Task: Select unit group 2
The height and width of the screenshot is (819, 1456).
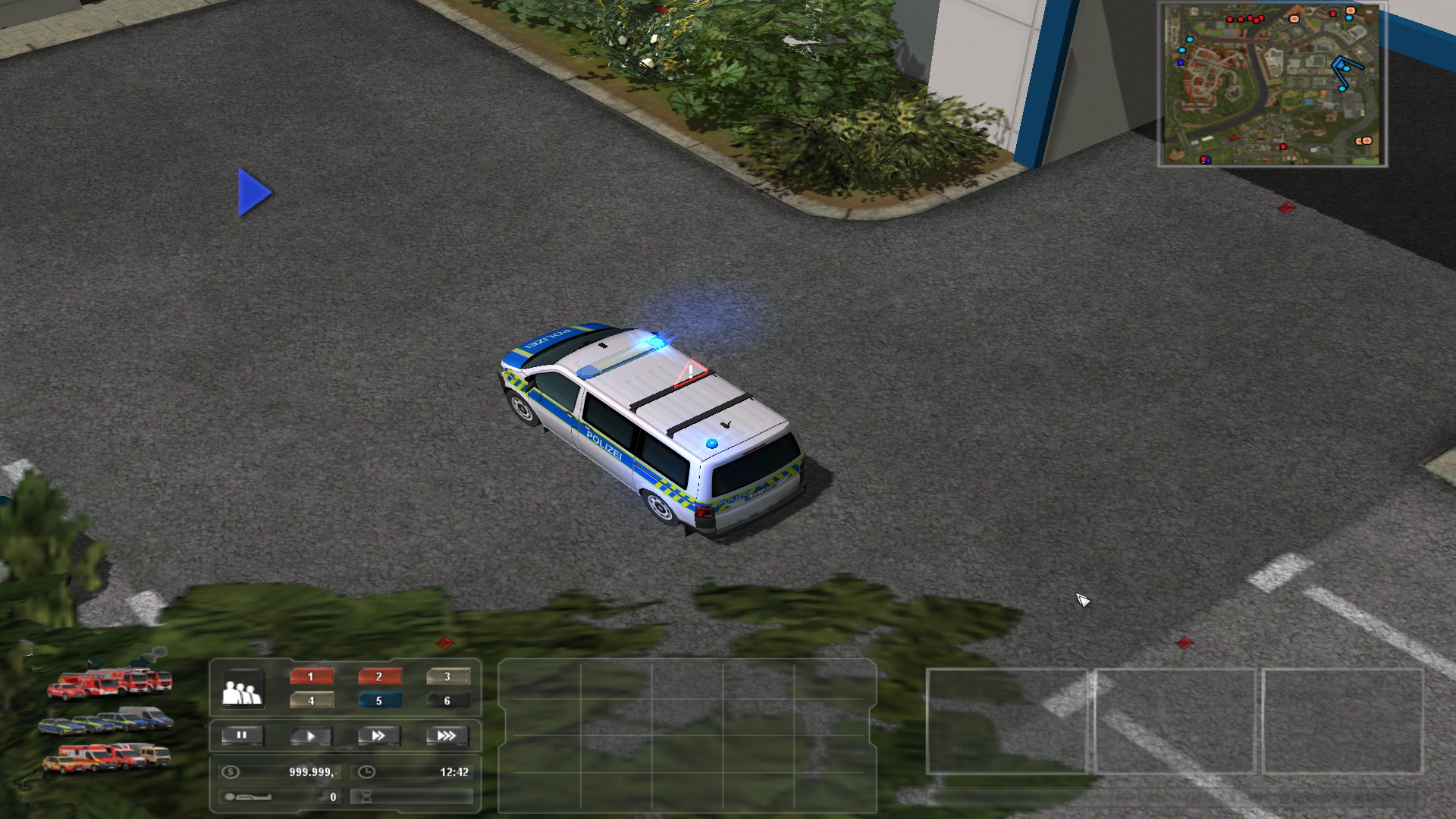Action: tap(379, 676)
